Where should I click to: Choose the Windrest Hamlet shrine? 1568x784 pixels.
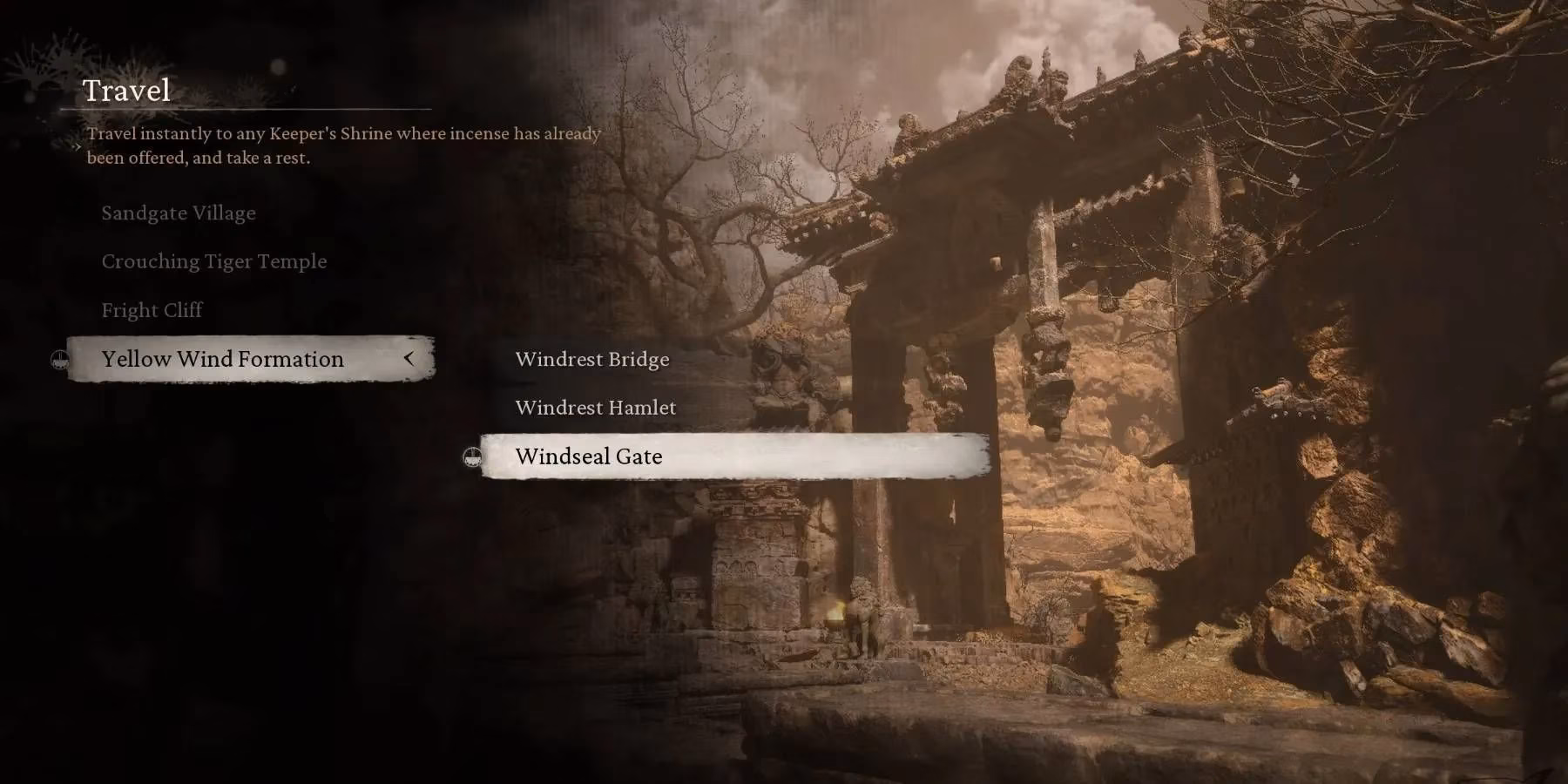[x=597, y=407]
